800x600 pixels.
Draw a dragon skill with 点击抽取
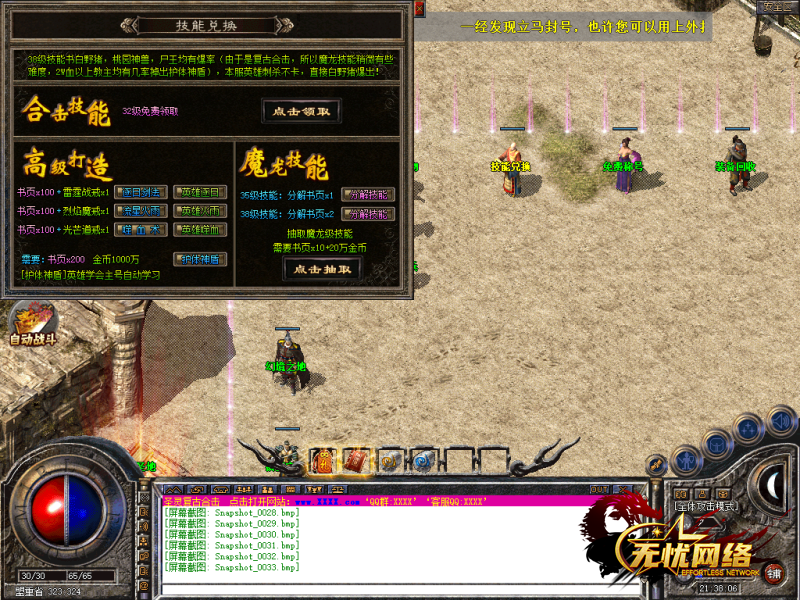point(322,269)
